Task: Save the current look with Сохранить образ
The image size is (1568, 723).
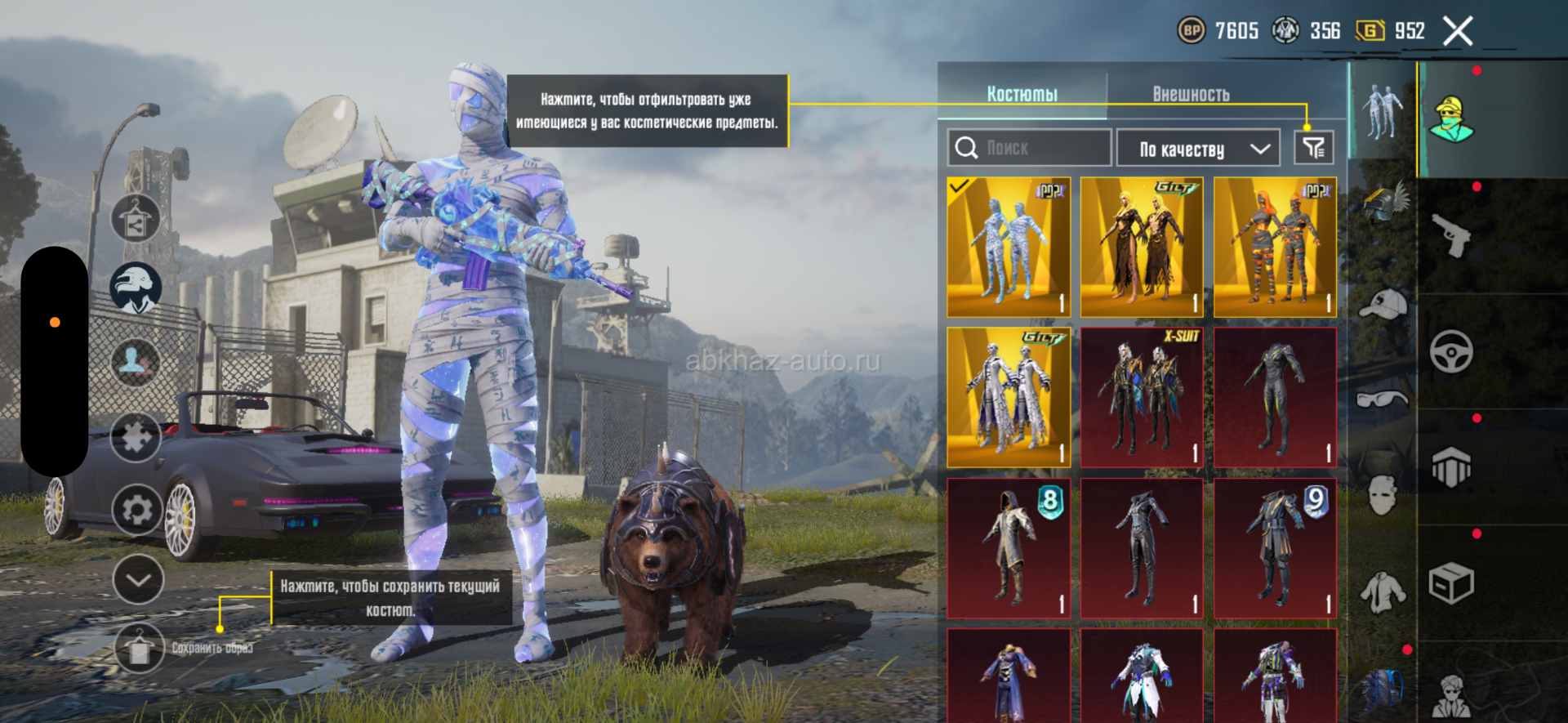Action: (x=140, y=649)
